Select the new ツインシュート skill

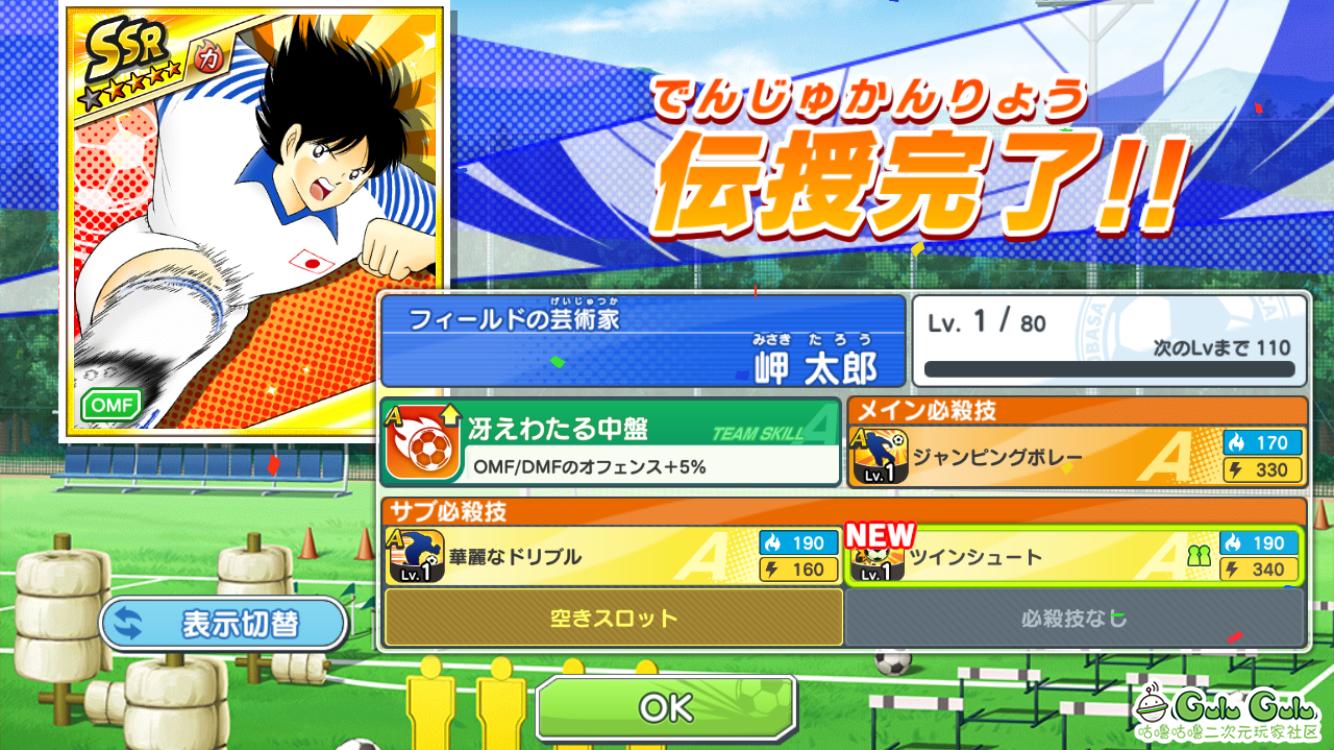(1074, 557)
